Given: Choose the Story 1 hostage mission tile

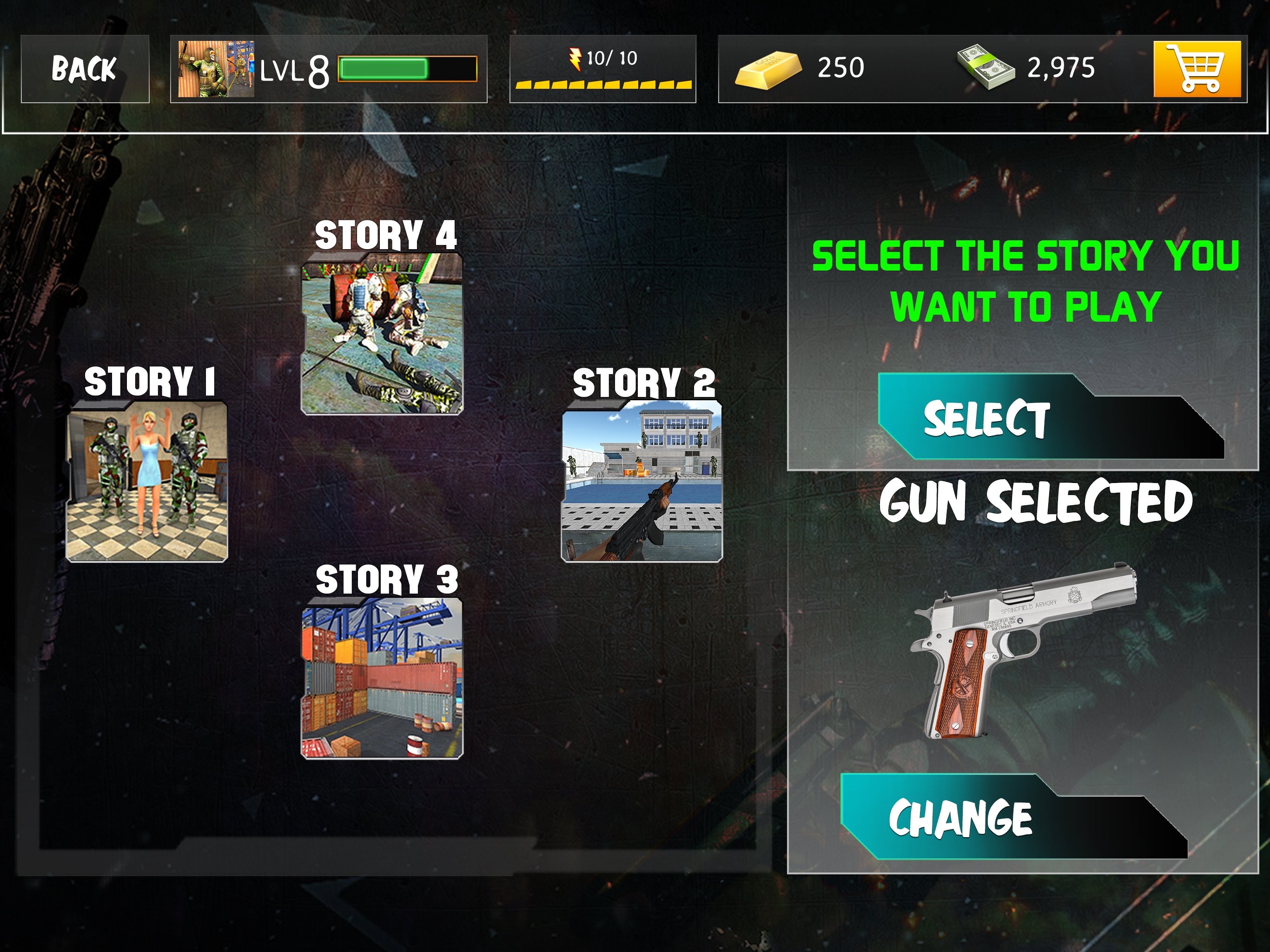Looking at the screenshot, I should (x=147, y=481).
